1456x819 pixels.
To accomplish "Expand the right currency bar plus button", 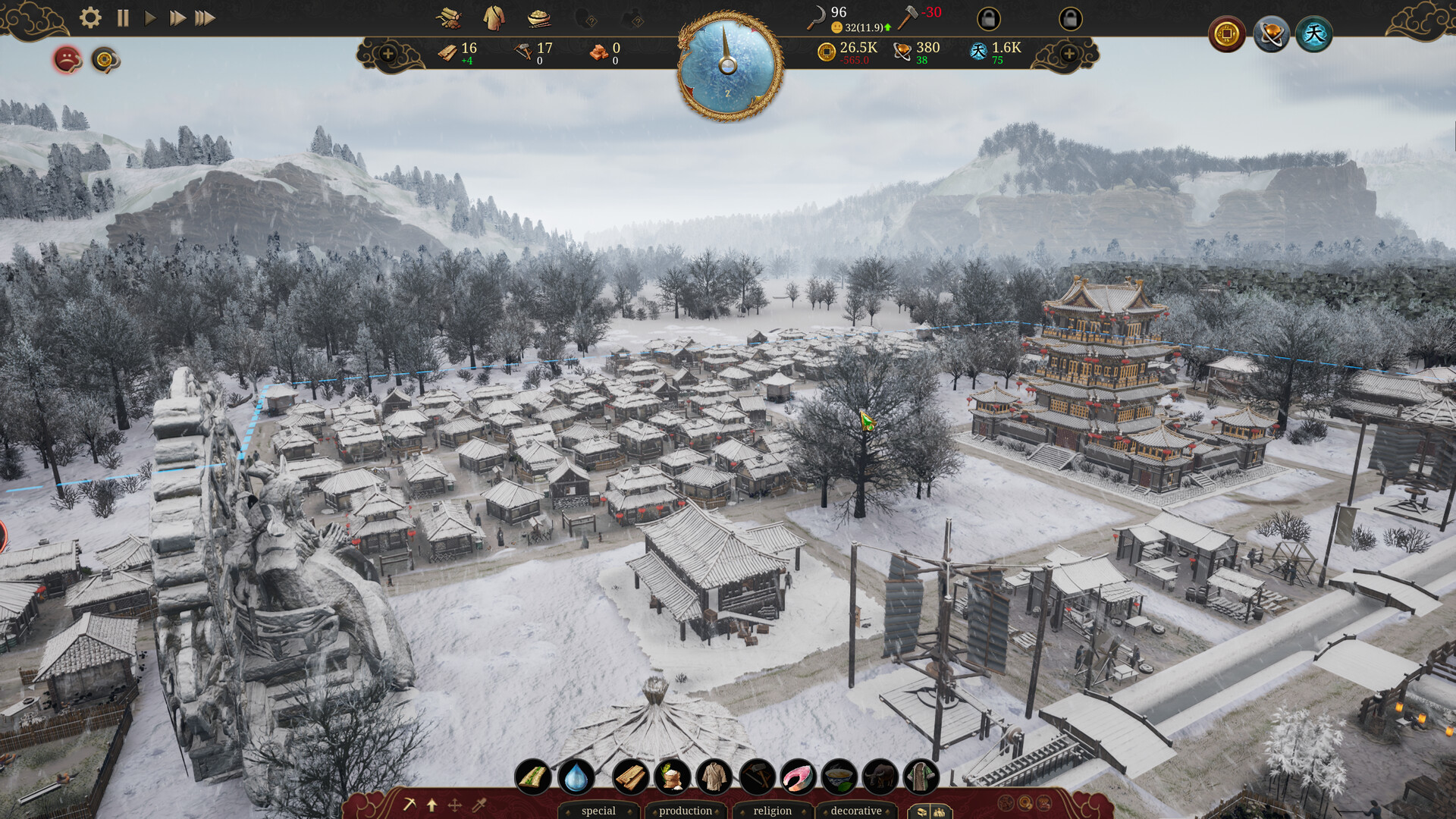I will [1069, 54].
